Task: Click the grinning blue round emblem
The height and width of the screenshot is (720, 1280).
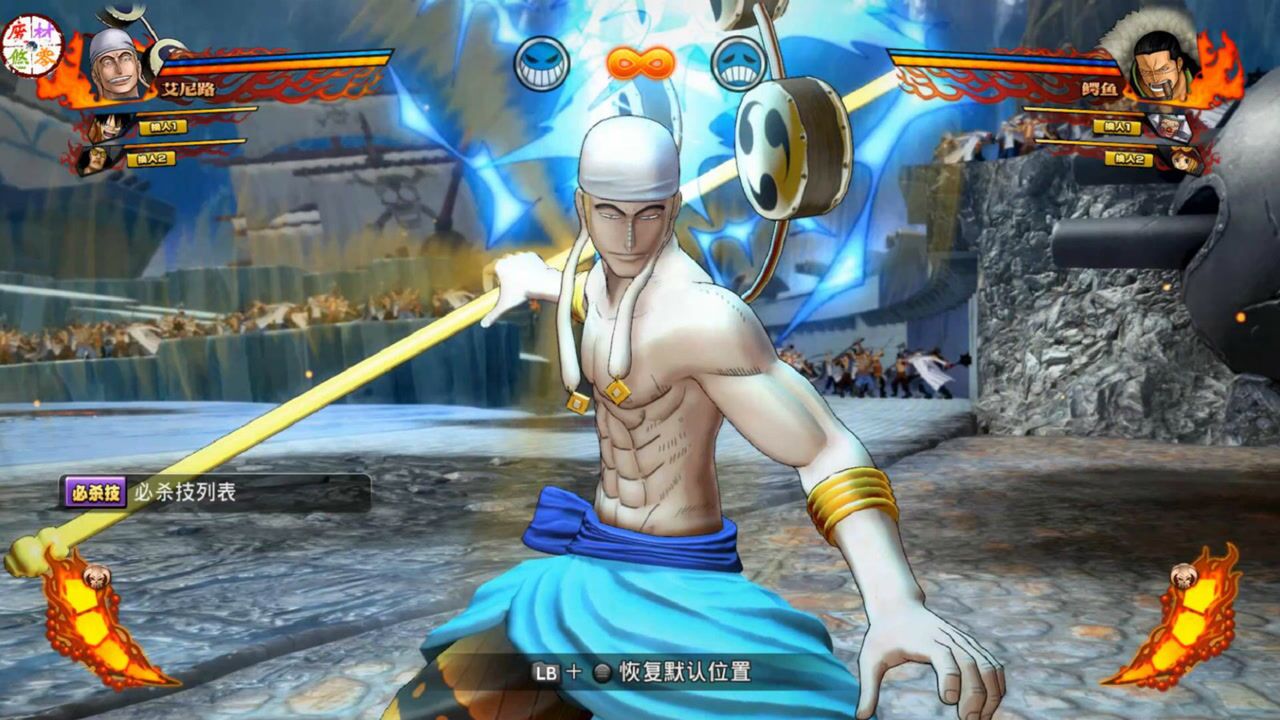Action: click(542, 63)
